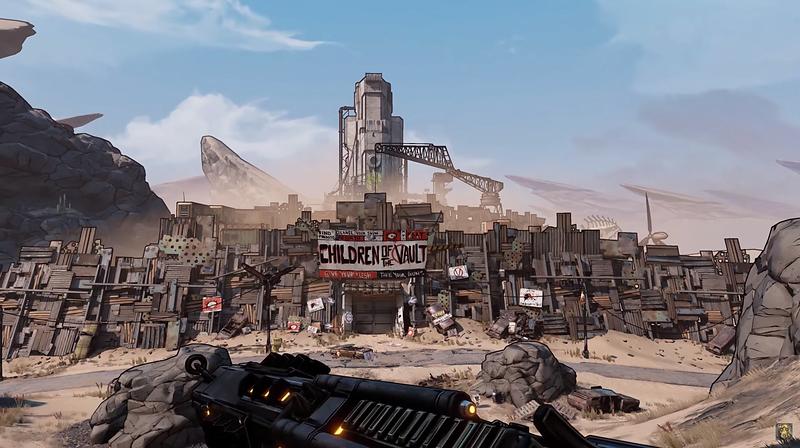Click the small yellow emblem watermark icon

coord(784,432)
